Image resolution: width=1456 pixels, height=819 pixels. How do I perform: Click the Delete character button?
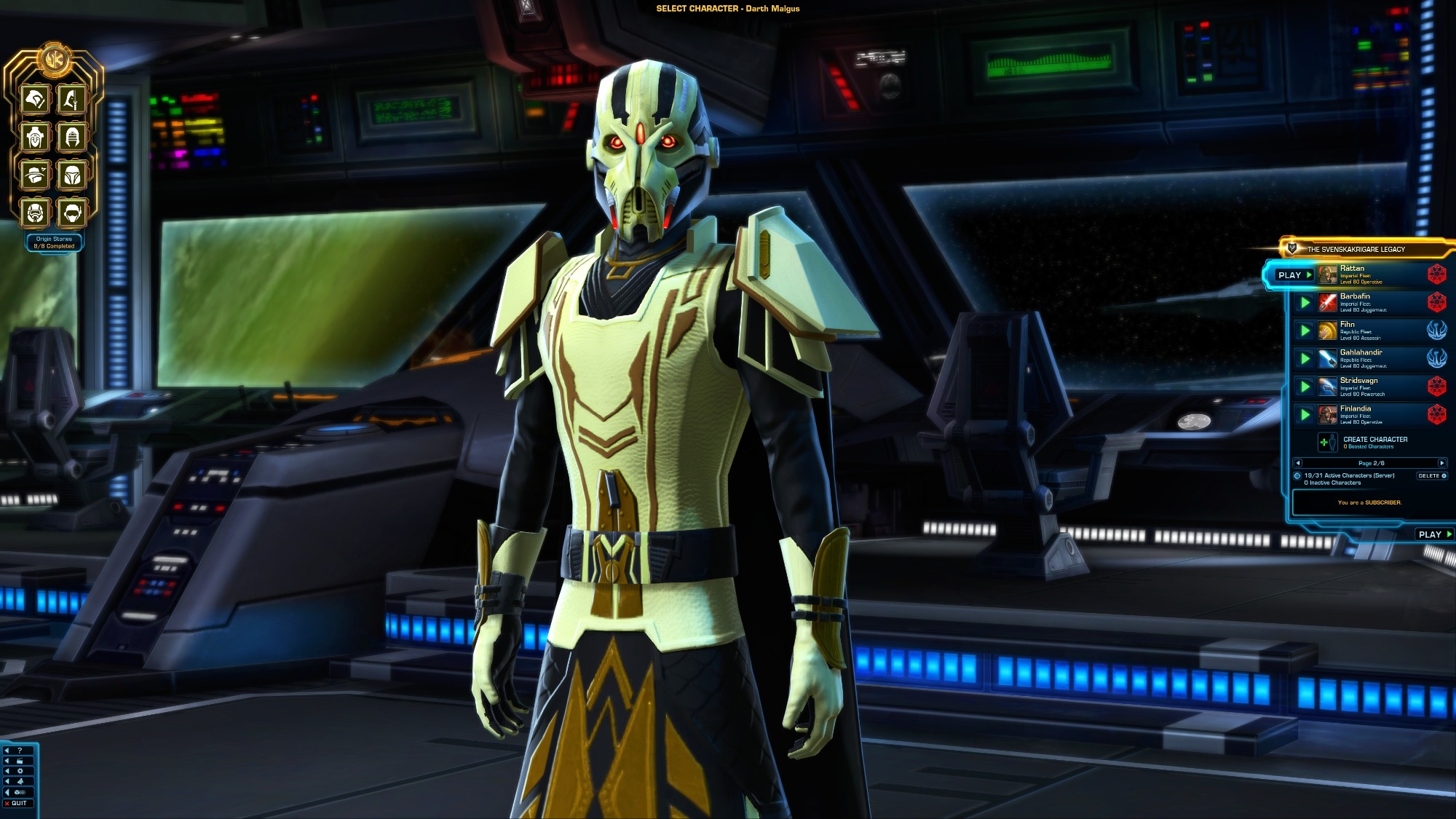point(1431,476)
